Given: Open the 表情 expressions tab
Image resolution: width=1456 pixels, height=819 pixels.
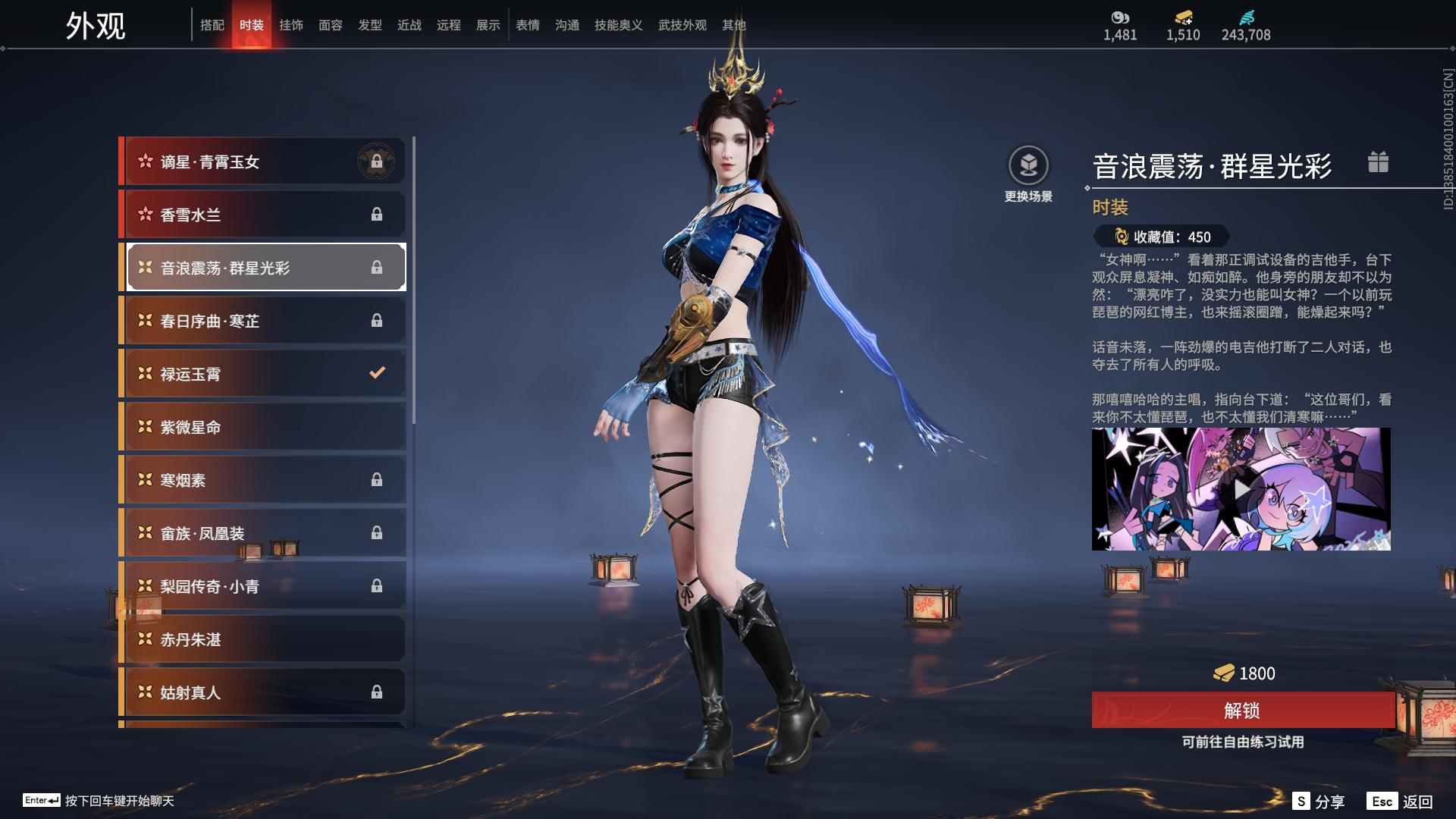Looking at the screenshot, I should tap(528, 24).
